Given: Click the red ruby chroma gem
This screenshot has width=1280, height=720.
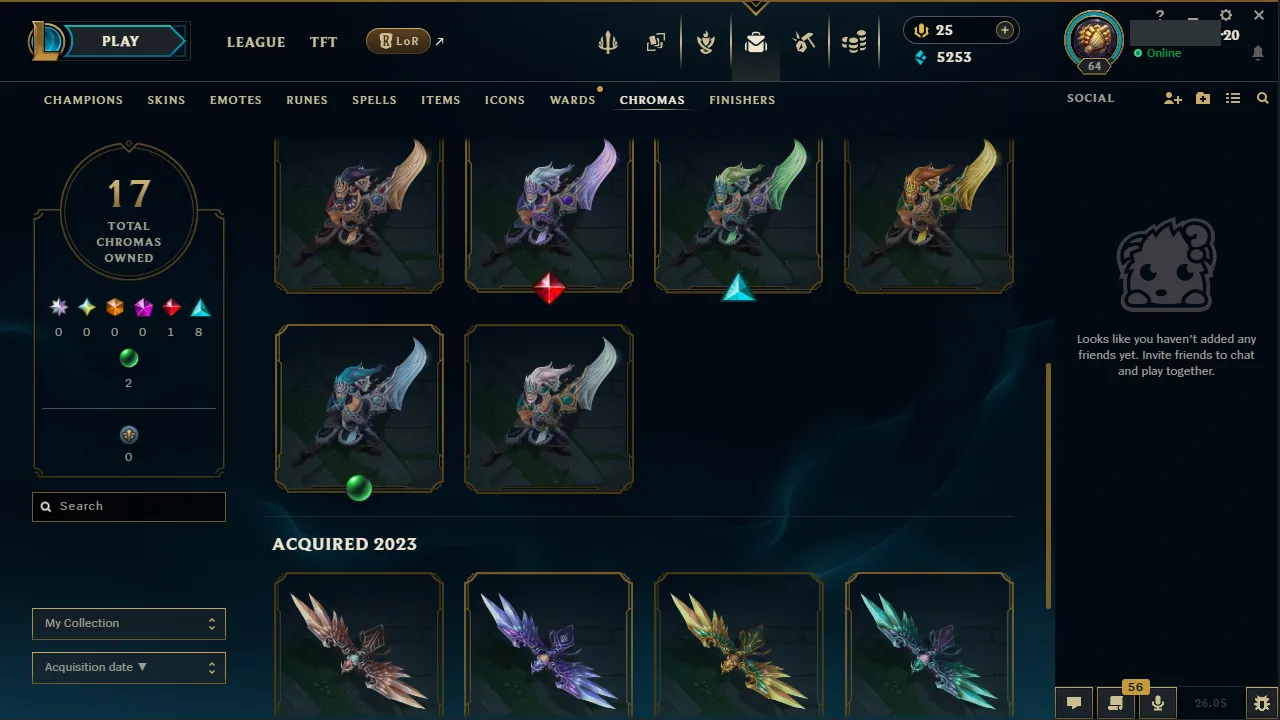Looking at the screenshot, I should tap(549, 290).
